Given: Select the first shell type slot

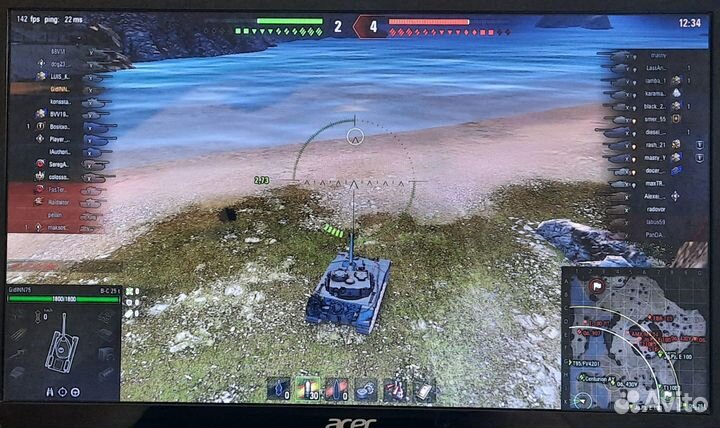Looking at the screenshot, I should pos(278,388).
